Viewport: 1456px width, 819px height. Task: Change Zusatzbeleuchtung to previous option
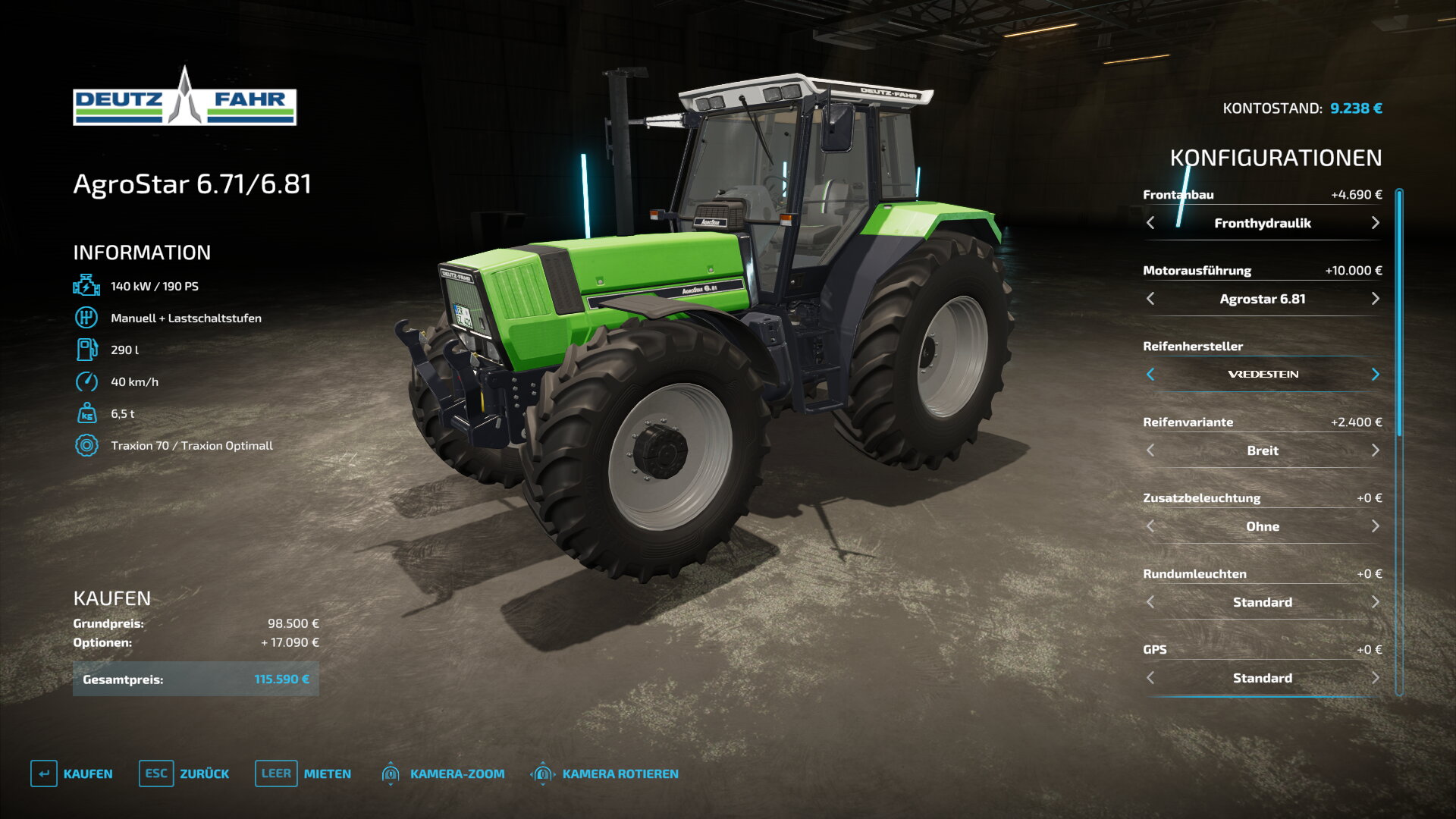tap(1150, 526)
